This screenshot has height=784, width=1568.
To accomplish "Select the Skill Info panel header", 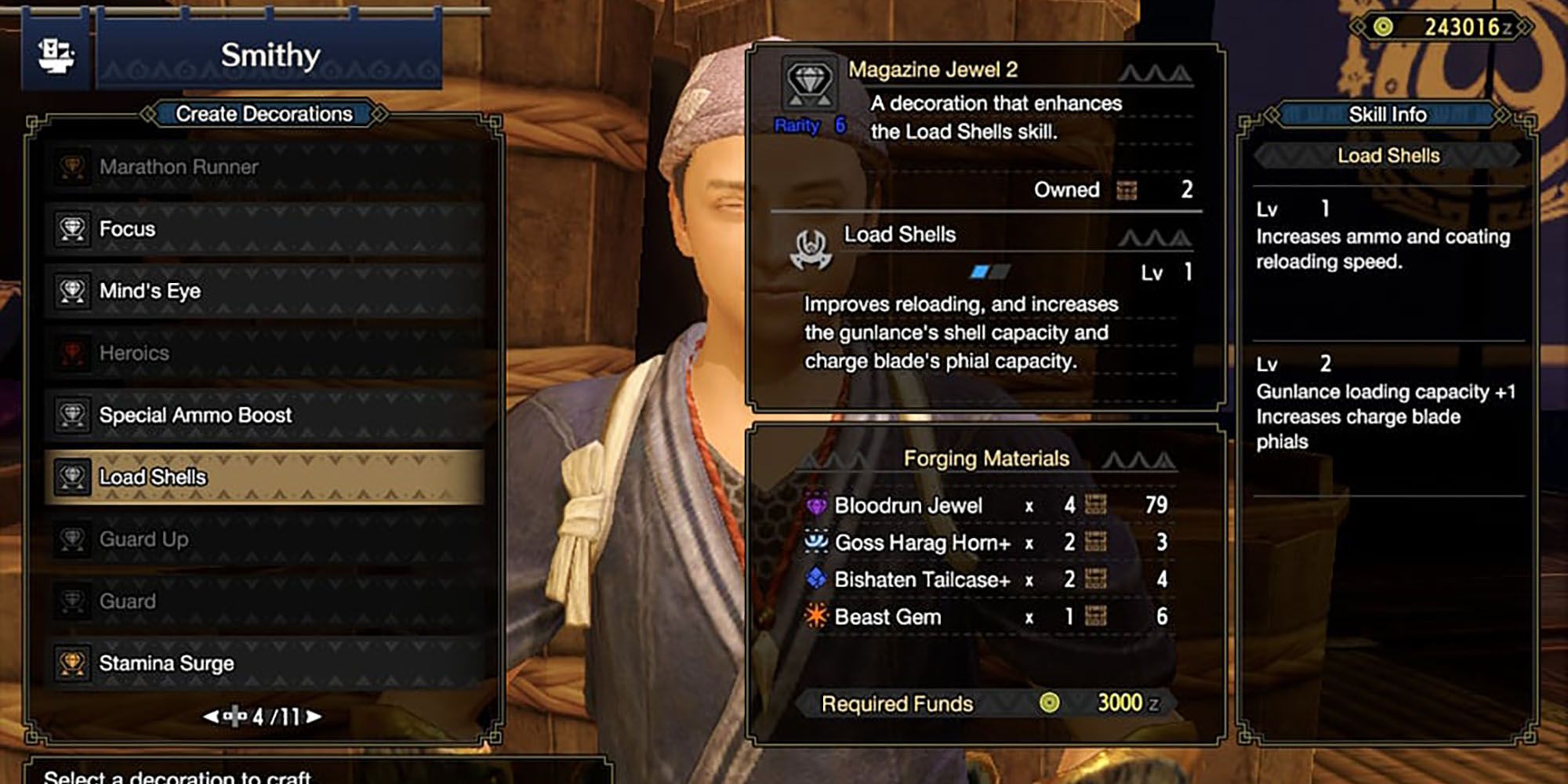I will pos(1388,114).
